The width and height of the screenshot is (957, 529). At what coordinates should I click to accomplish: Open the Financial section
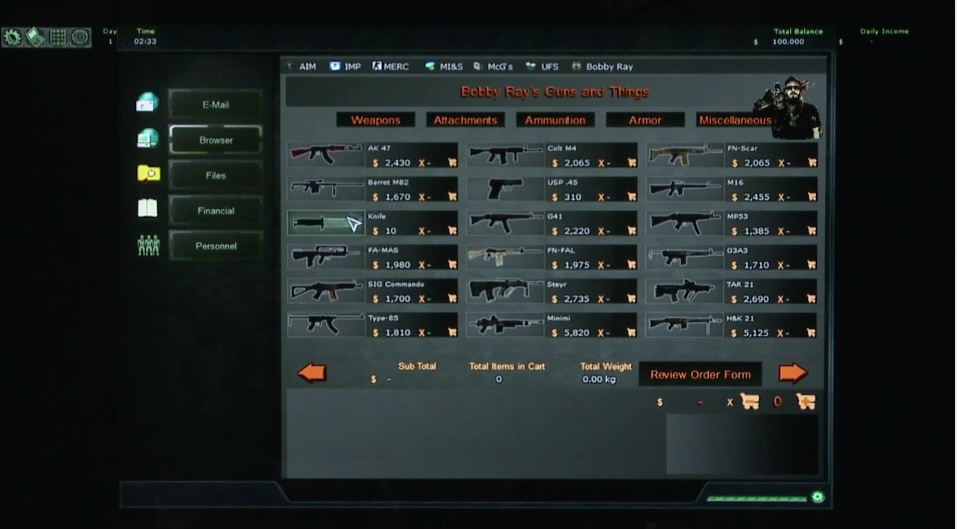215,211
